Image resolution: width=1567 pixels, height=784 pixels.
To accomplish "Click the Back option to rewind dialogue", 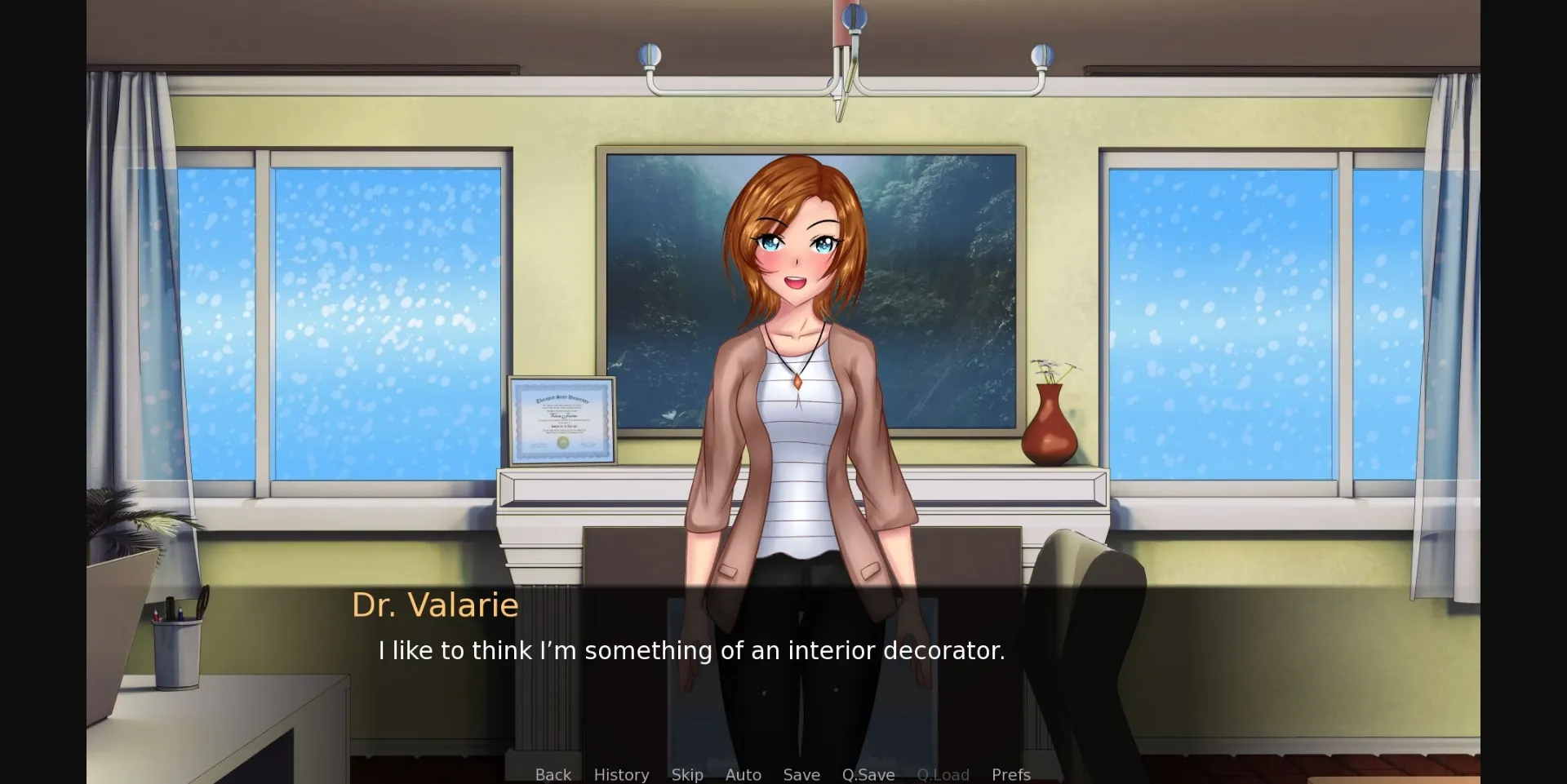I will point(553,775).
